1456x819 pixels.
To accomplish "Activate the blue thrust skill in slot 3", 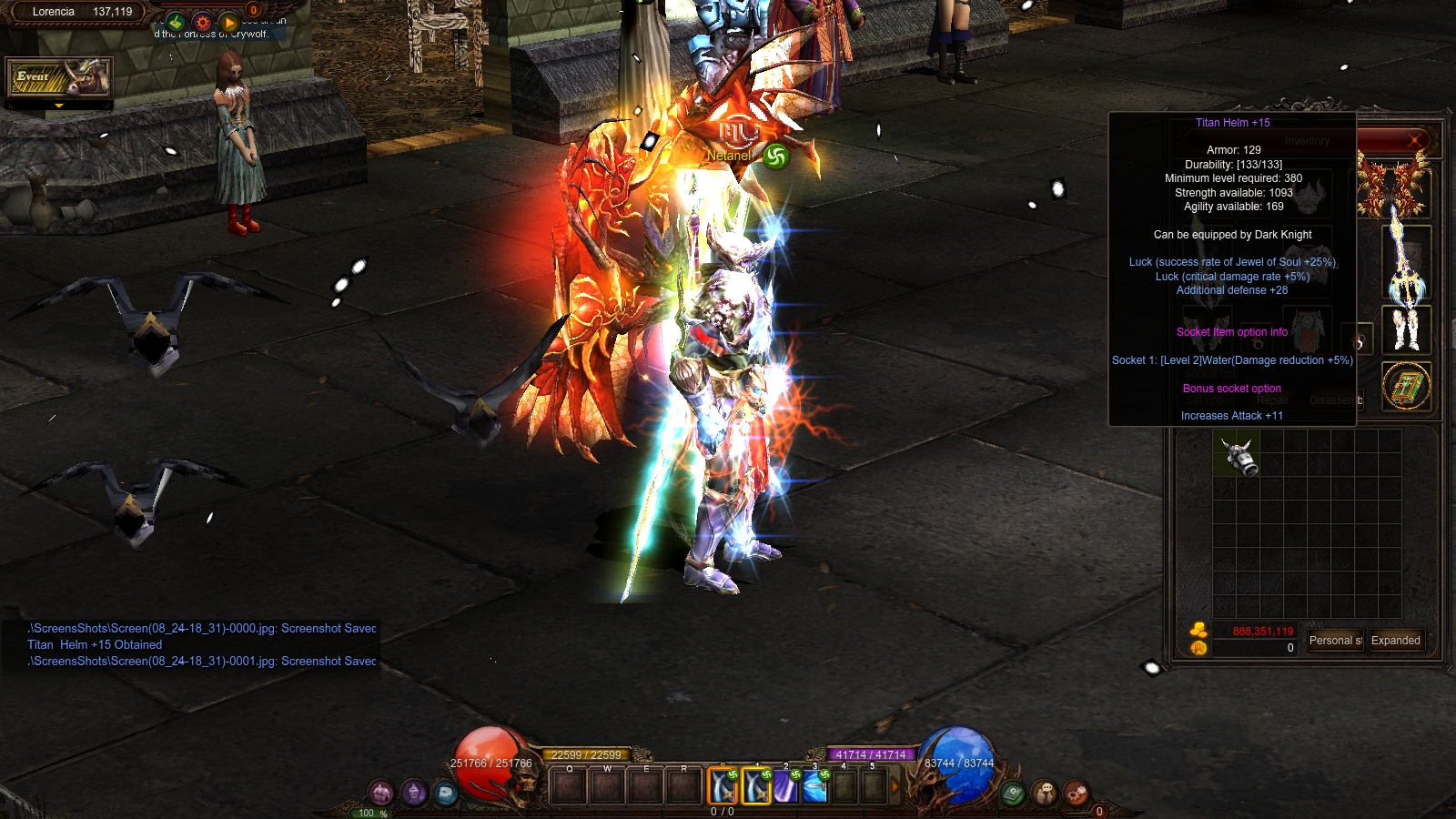I will point(814,786).
